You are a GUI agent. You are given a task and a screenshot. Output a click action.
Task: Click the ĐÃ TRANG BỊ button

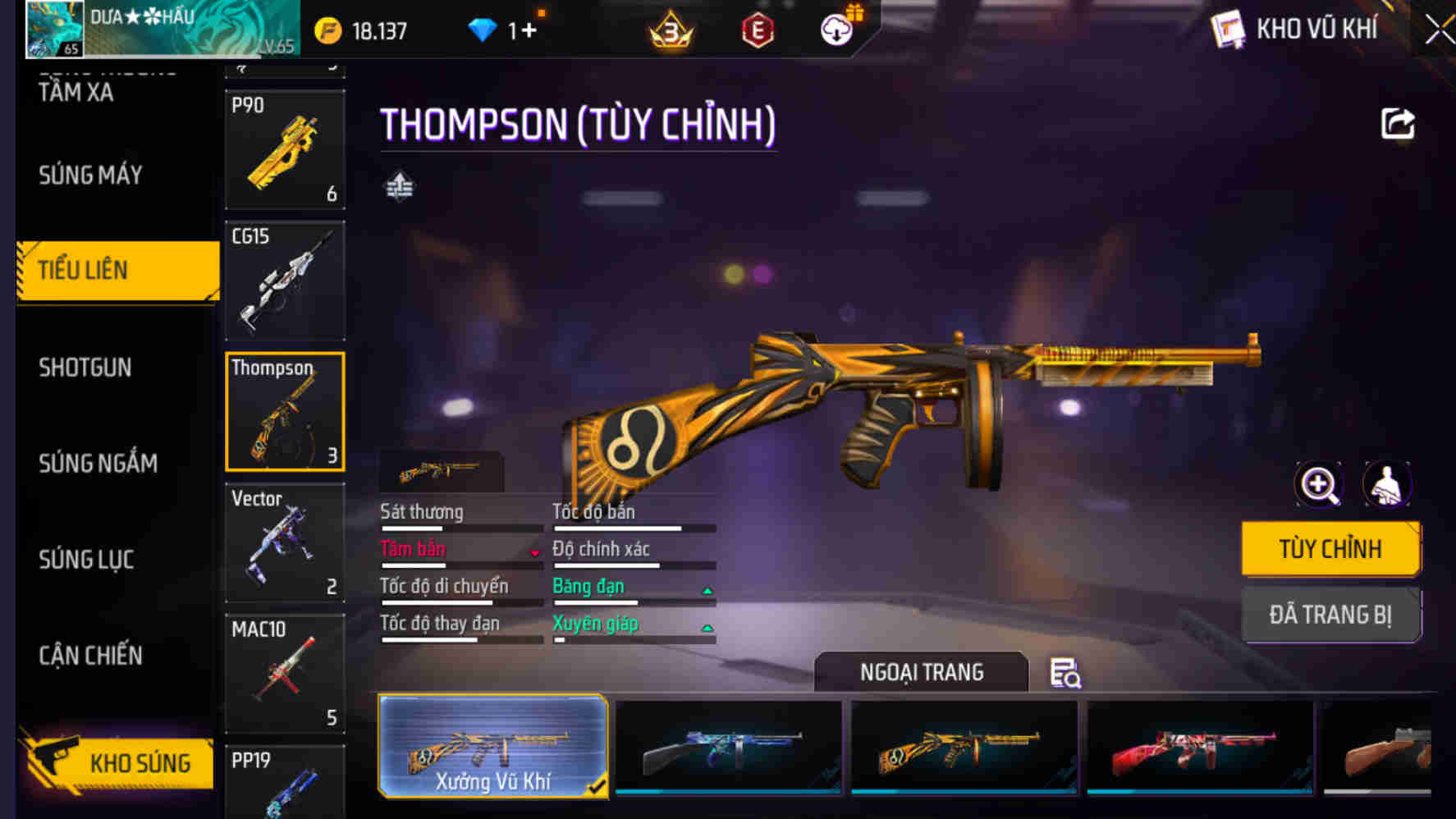coord(1330,615)
